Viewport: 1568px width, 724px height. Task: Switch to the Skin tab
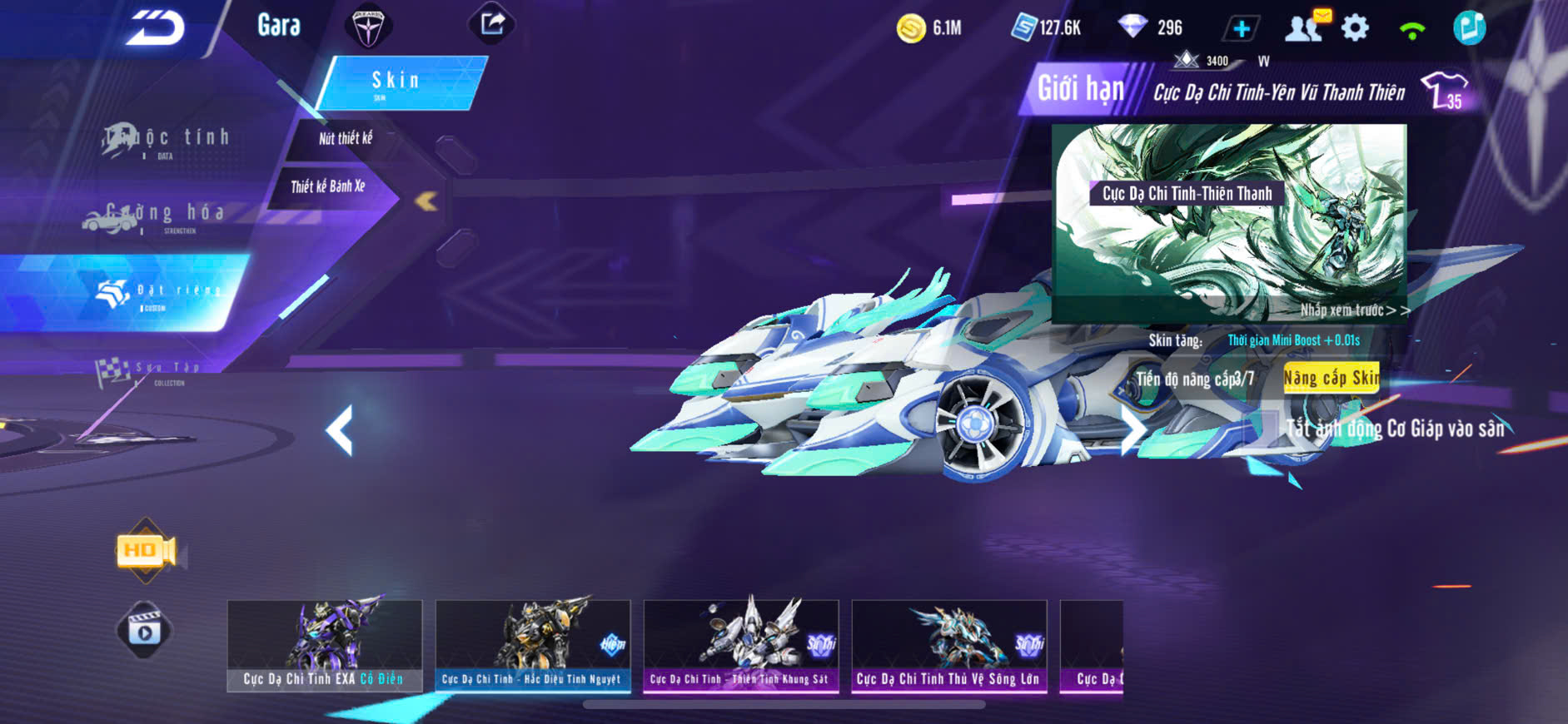click(398, 82)
